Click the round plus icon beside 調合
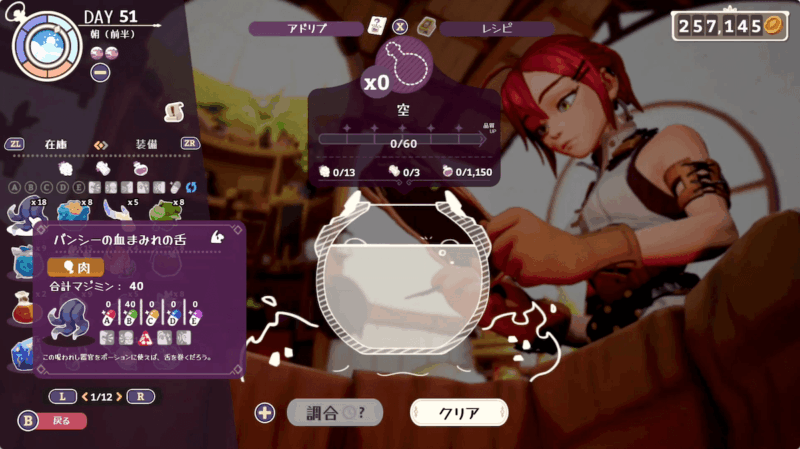800x449 pixels. (265, 412)
